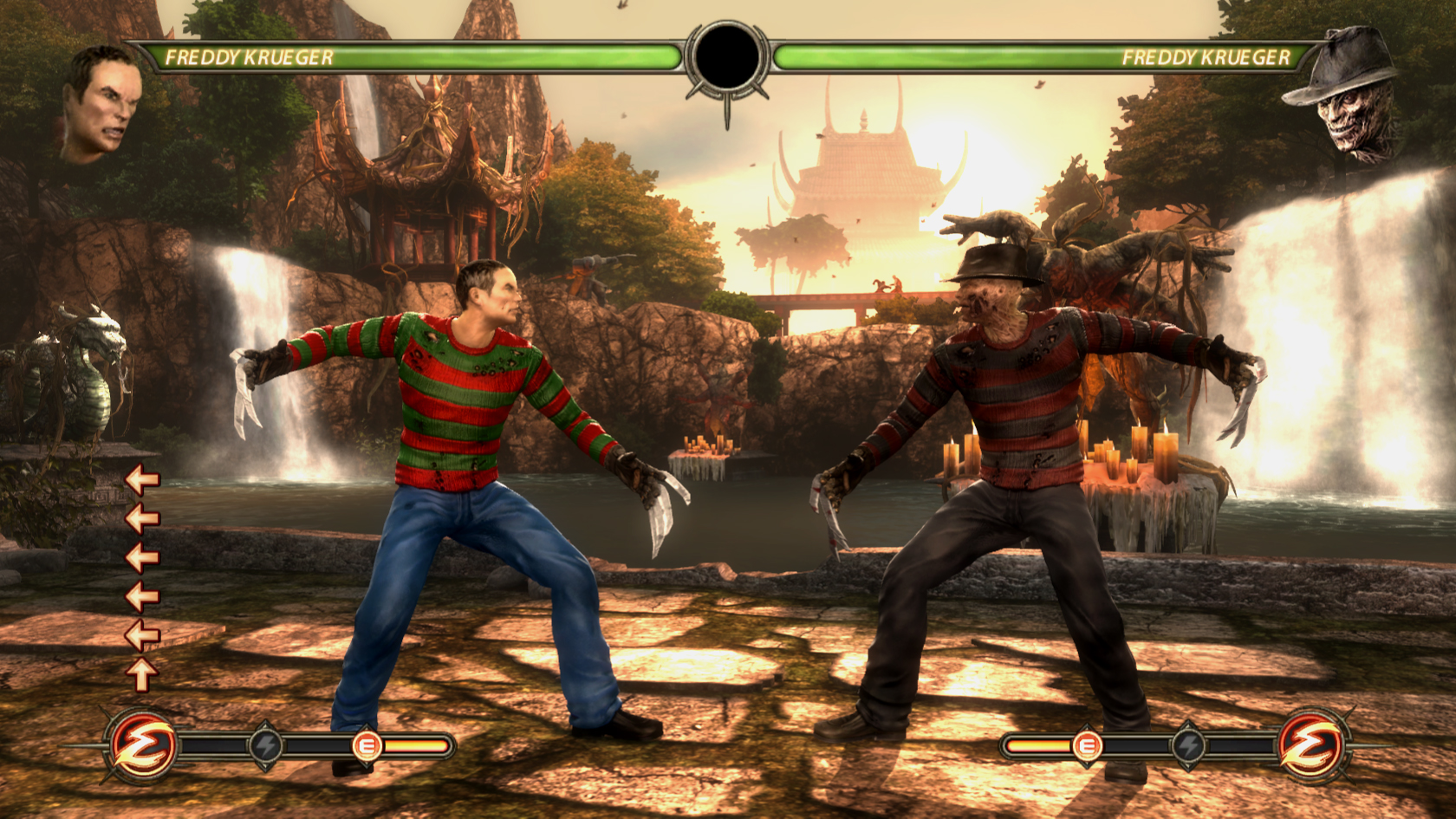Click the glowing E badge on Player 2's bar
The image size is (1456, 819).
[1088, 745]
